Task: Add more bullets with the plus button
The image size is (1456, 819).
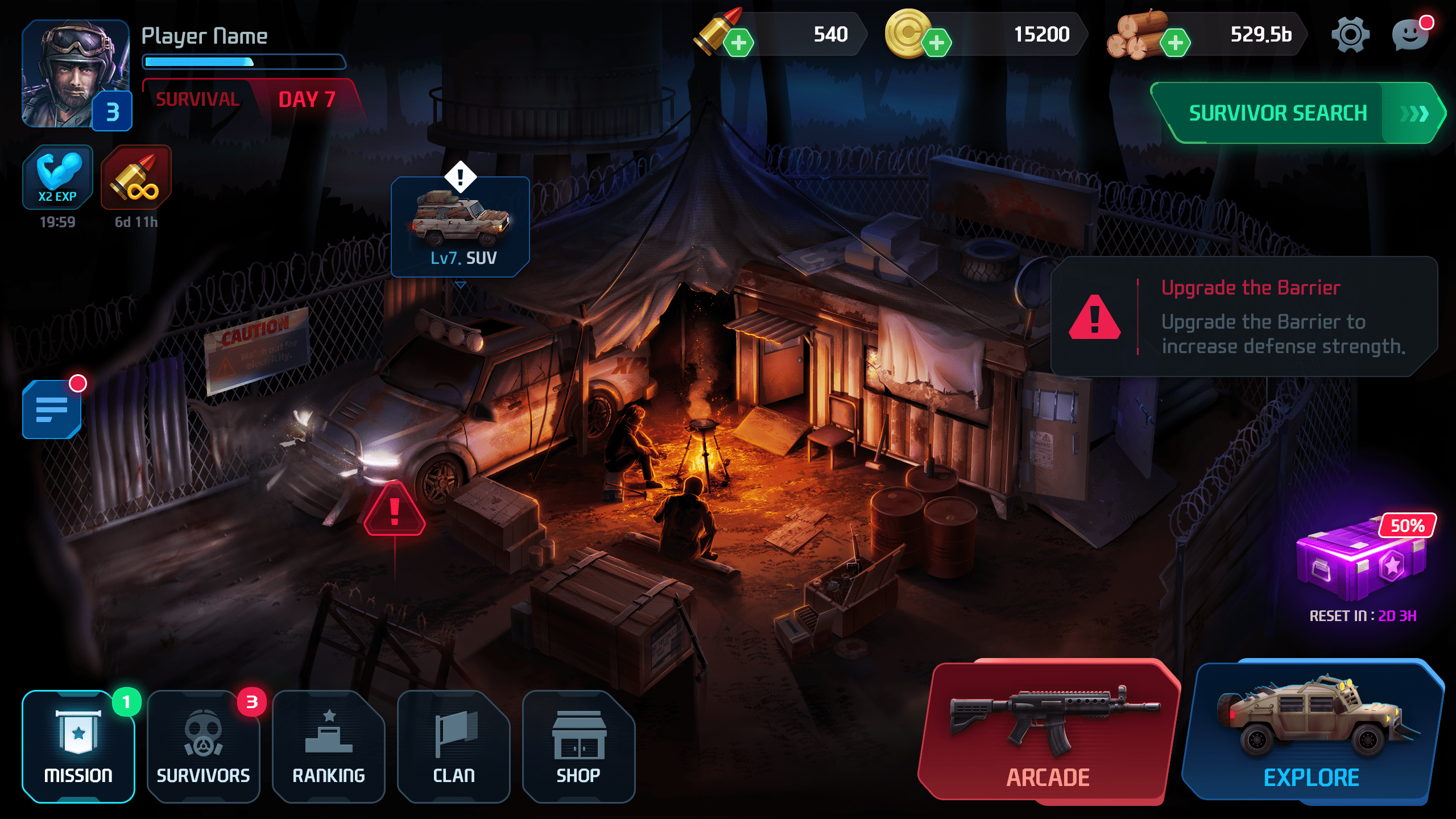Action: [739, 43]
